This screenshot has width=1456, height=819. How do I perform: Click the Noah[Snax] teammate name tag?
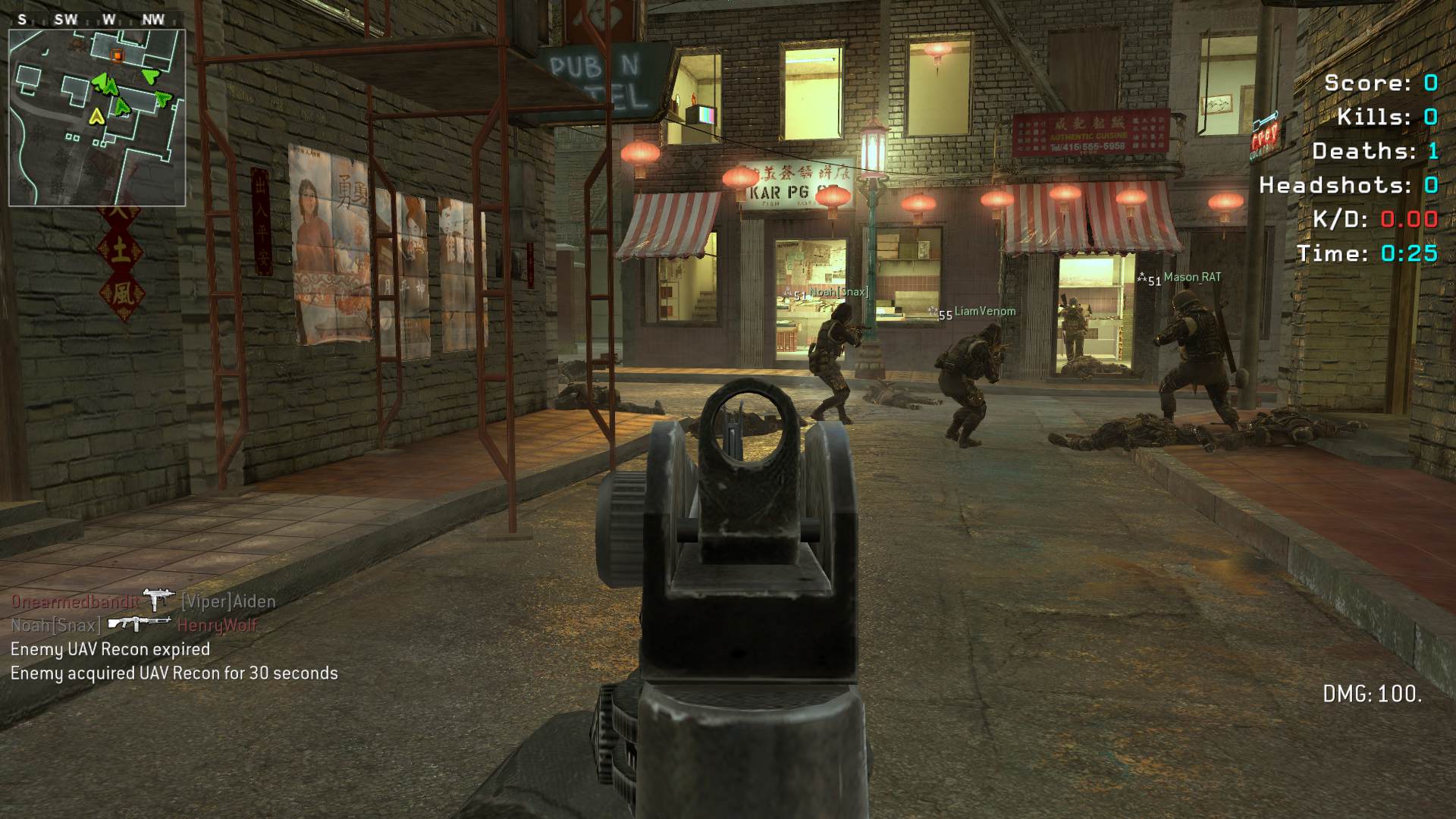pos(838,291)
